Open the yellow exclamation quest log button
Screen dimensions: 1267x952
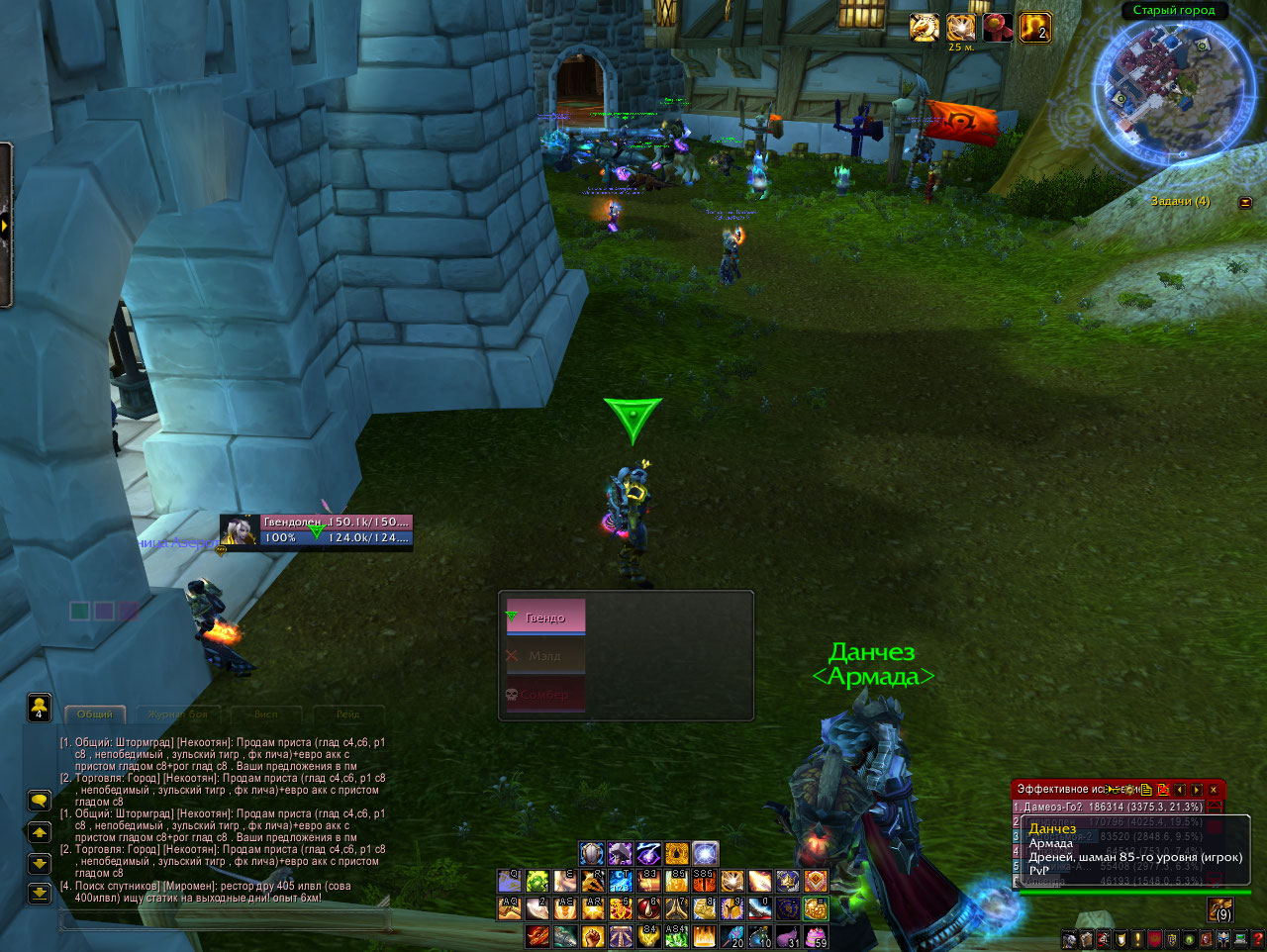(x=1138, y=939)
